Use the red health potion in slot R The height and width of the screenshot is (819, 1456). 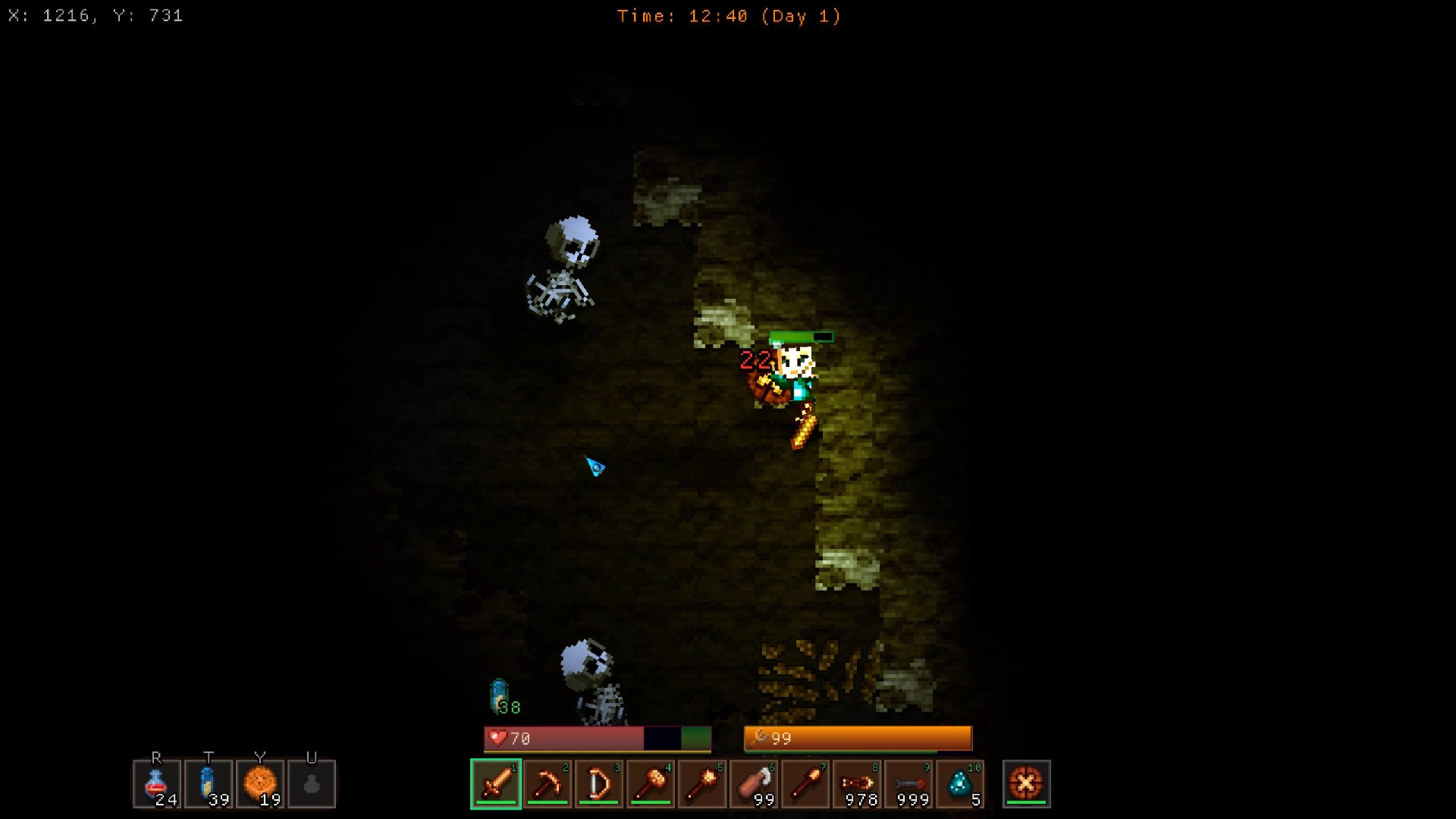(x=157, y=784)
